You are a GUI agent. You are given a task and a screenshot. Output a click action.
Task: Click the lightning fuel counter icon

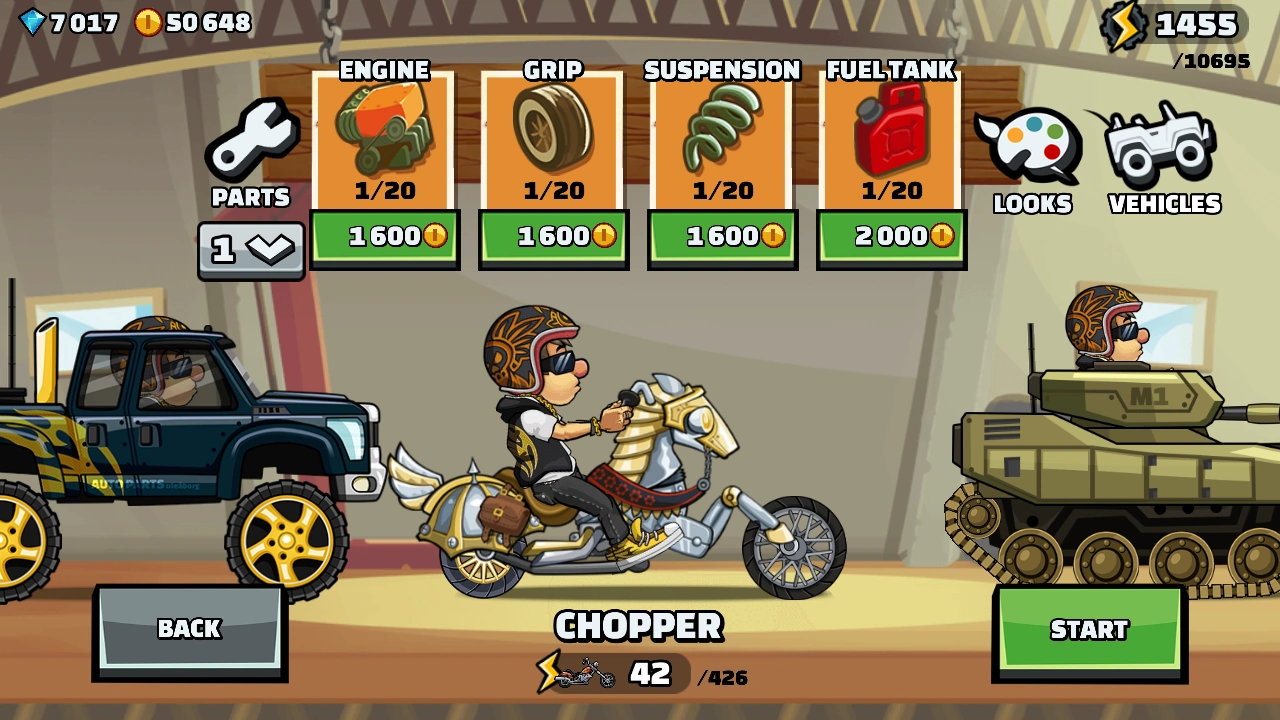1126,25
